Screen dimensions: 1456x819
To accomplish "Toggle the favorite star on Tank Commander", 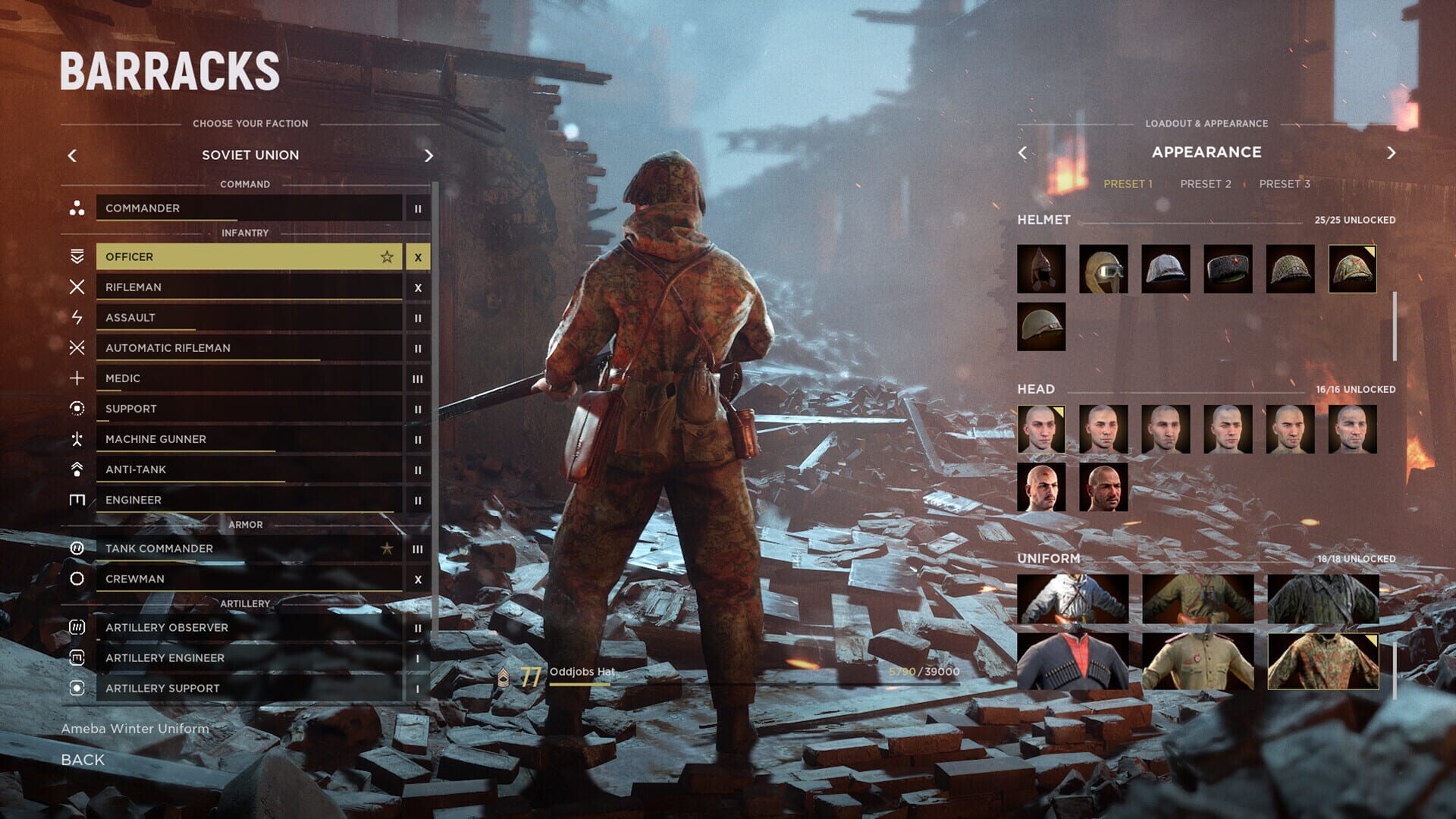I will click(x=387, y=548).
